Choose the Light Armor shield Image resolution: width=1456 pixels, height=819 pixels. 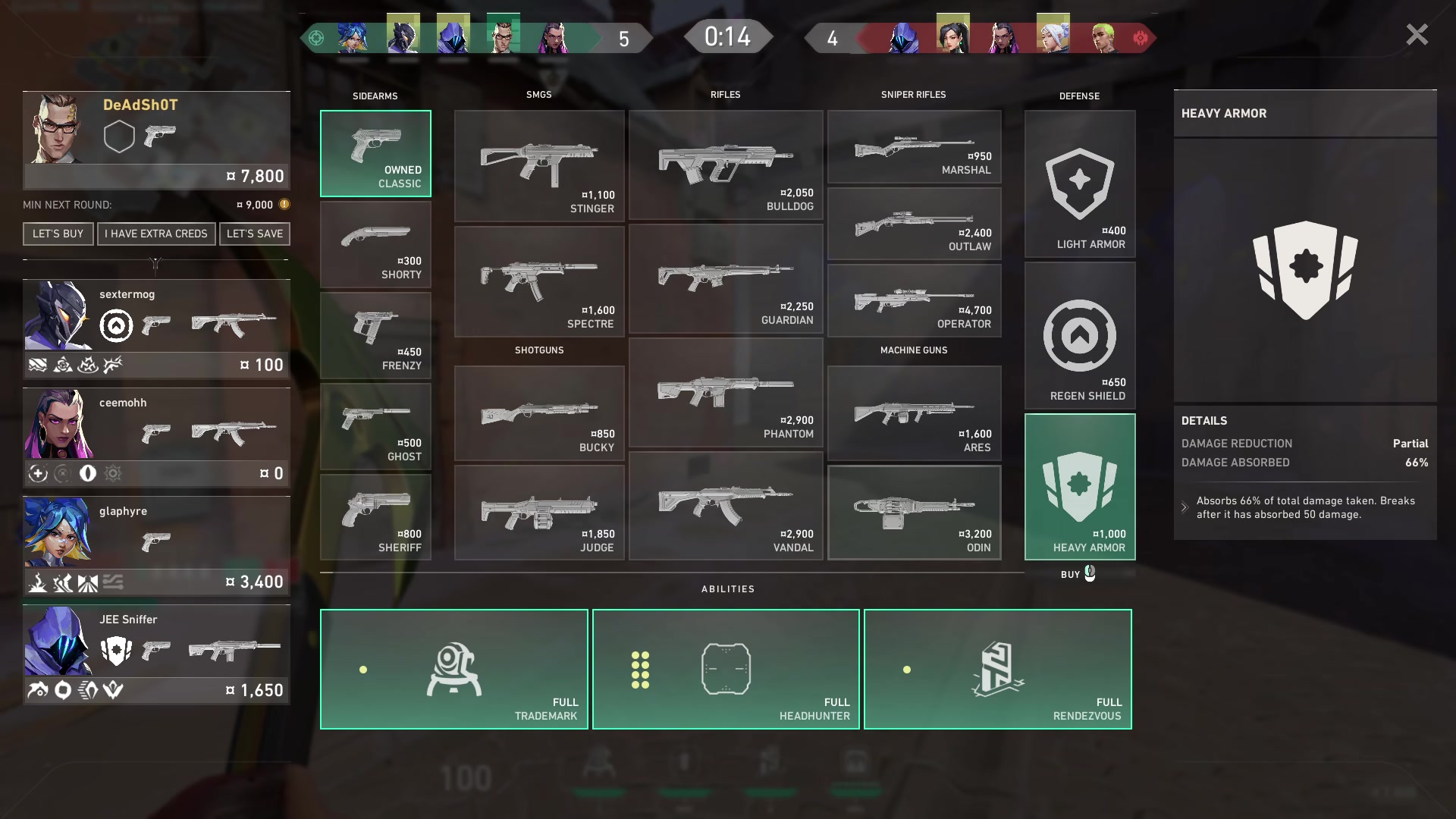pyautogui.click(x=1080, y=184)
